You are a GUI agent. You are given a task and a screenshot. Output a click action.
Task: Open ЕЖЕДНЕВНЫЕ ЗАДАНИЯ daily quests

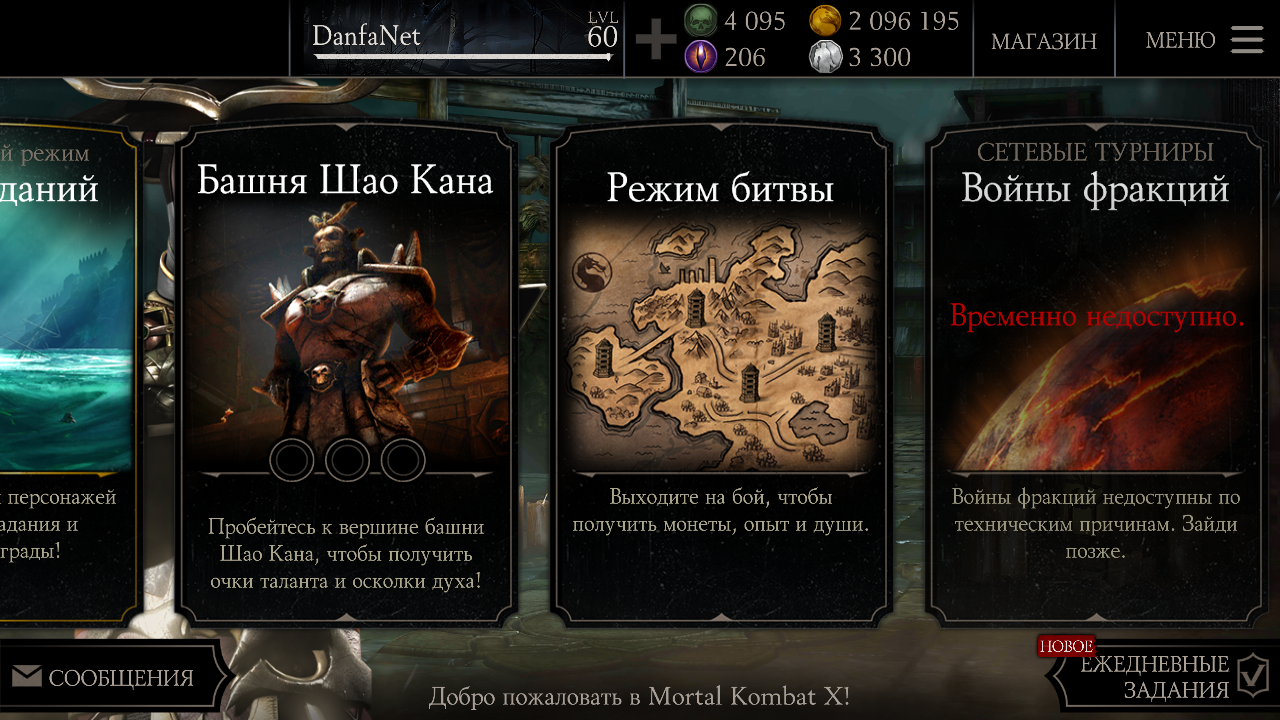(x=1160, y=677)
